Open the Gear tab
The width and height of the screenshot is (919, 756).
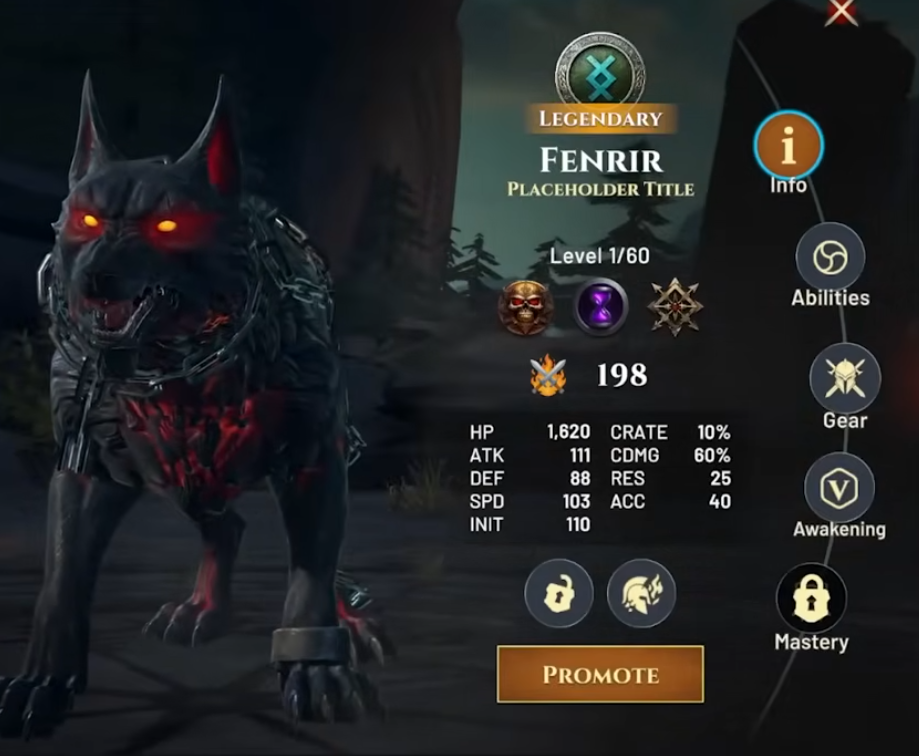pyautogui.click(x=844, y=378)
